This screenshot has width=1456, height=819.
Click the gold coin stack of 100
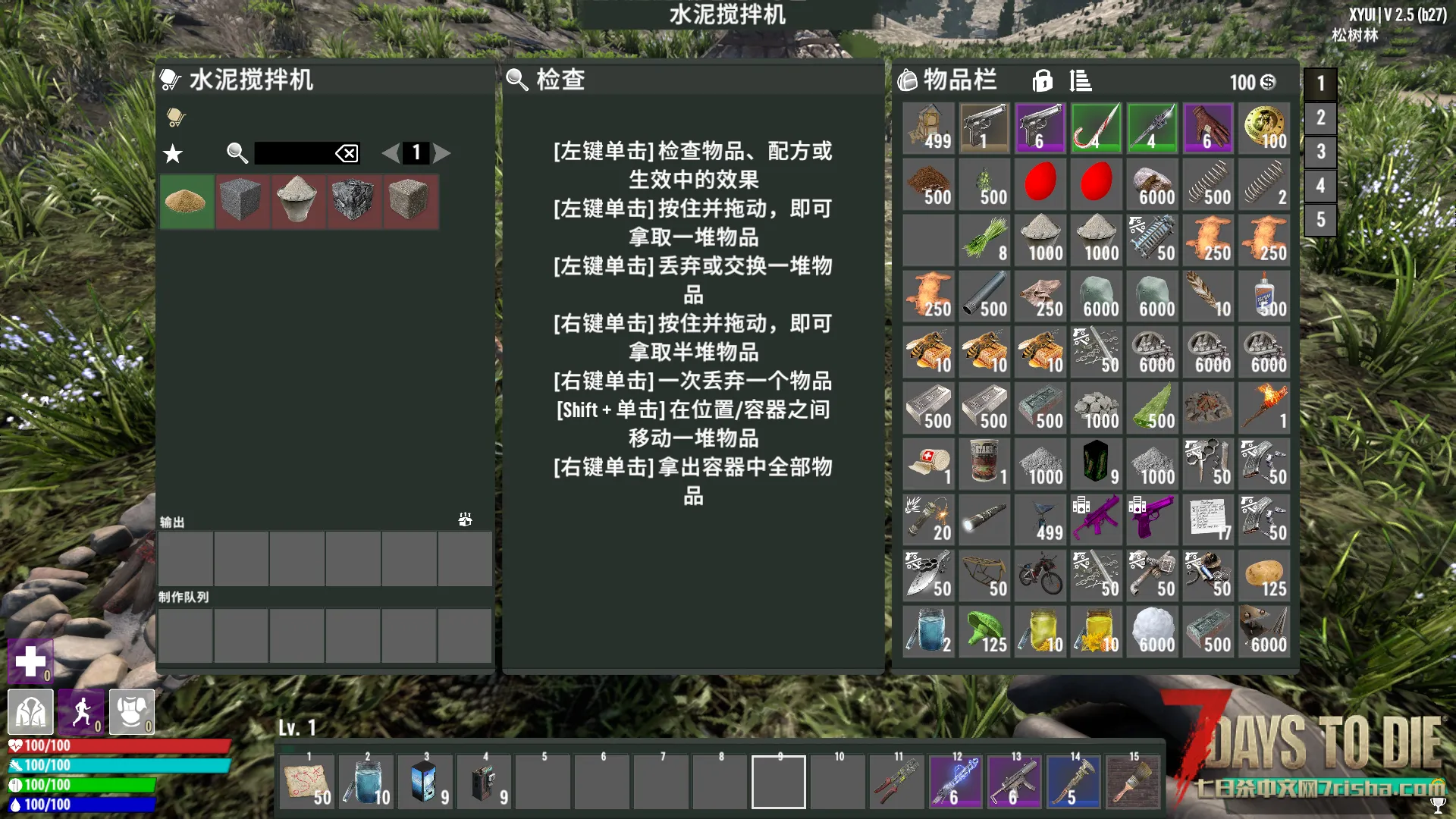coord(1264,128)
